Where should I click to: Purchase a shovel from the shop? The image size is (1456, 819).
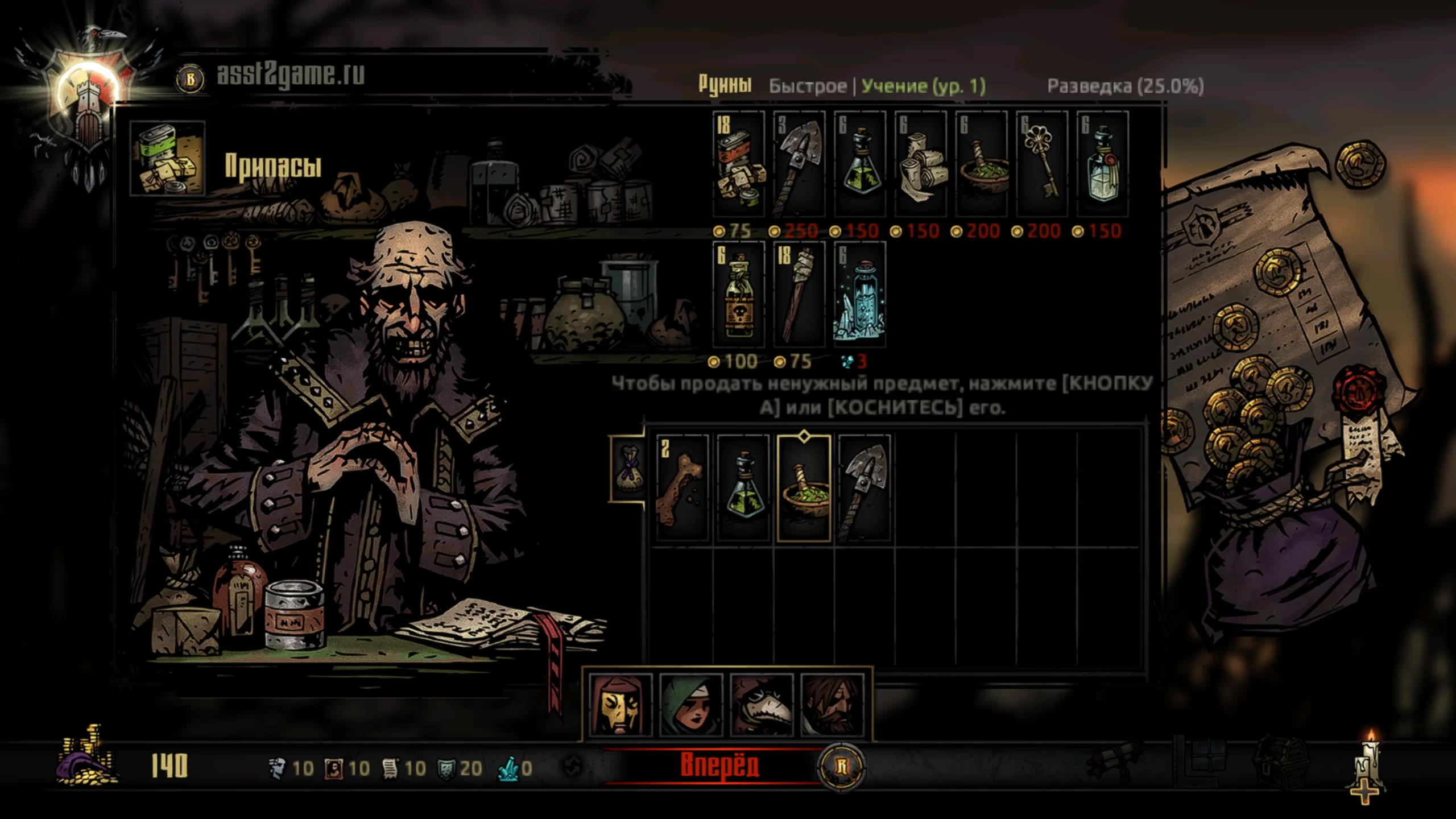(799, 164)
